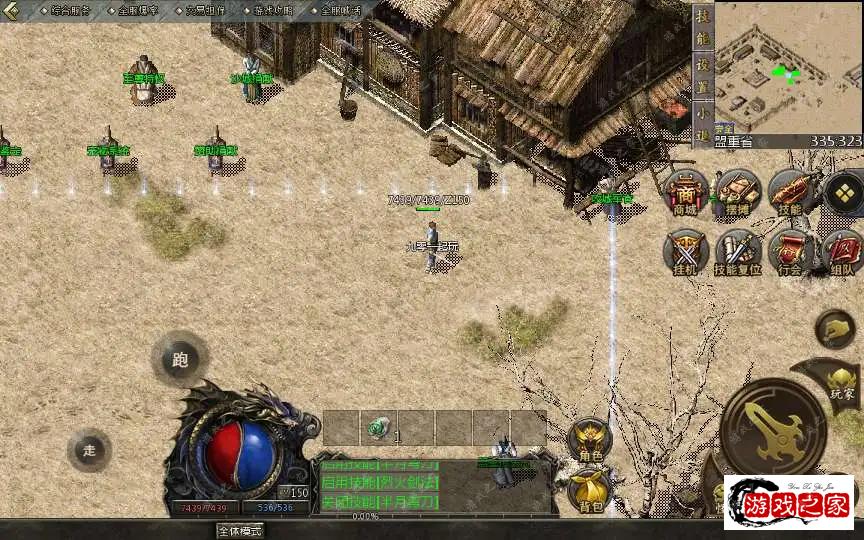Viewport: 864px width, 540px height.
Task: Open the 角色 character sheet
Action: click(x=590, y=440)
